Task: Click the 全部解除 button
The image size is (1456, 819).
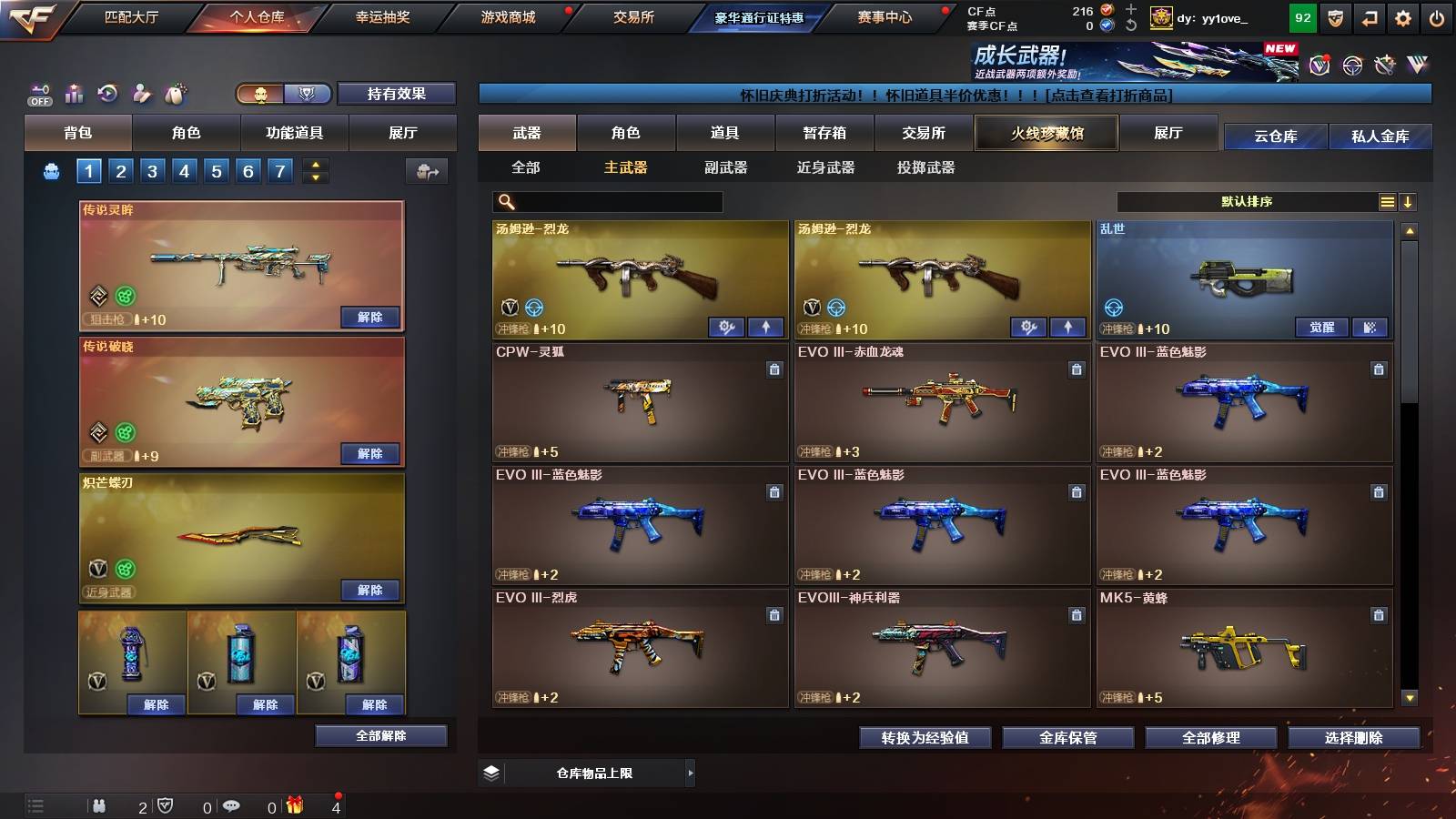Action: pos(380,735)
